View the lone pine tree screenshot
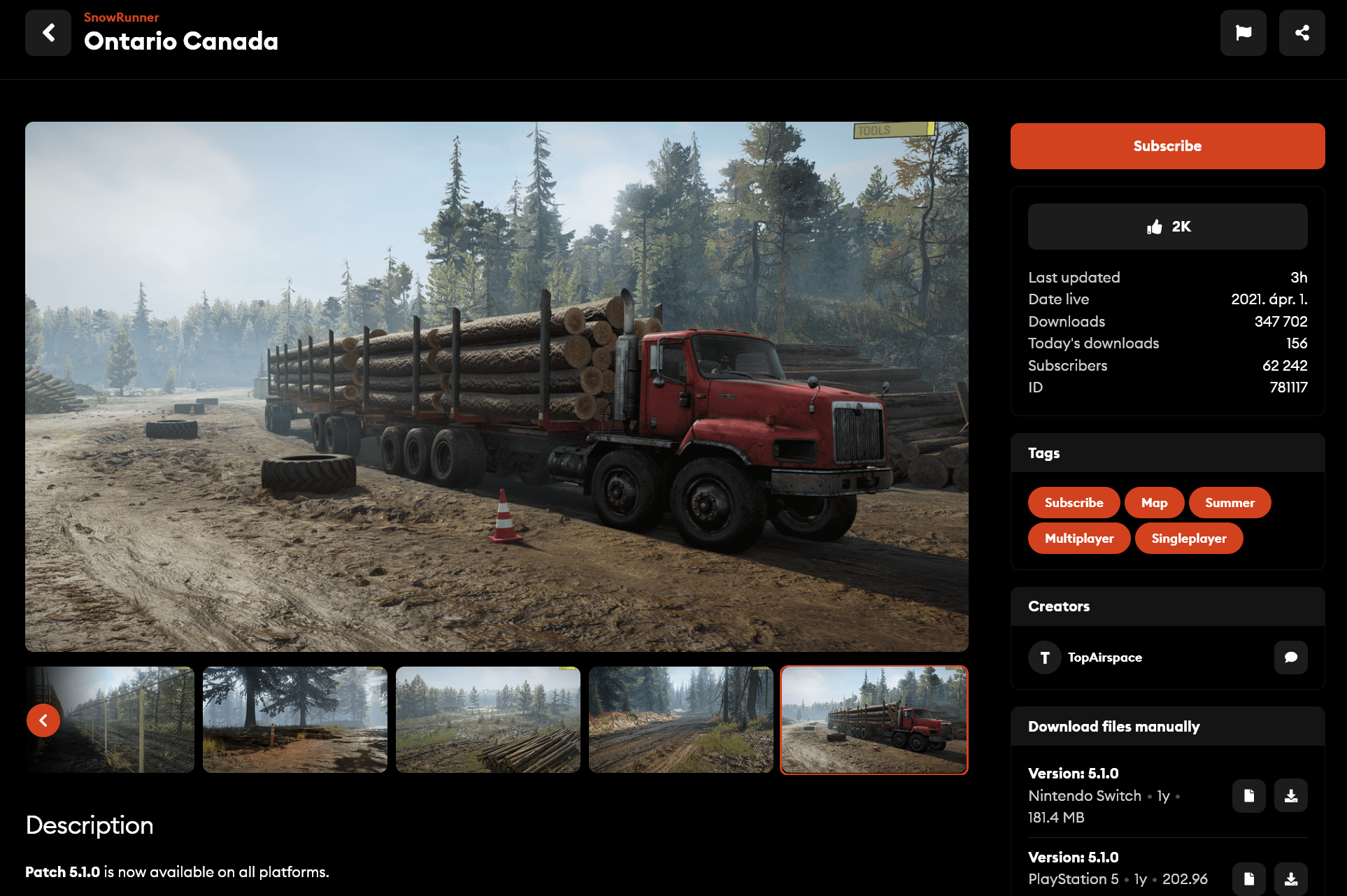 point(294,720)
